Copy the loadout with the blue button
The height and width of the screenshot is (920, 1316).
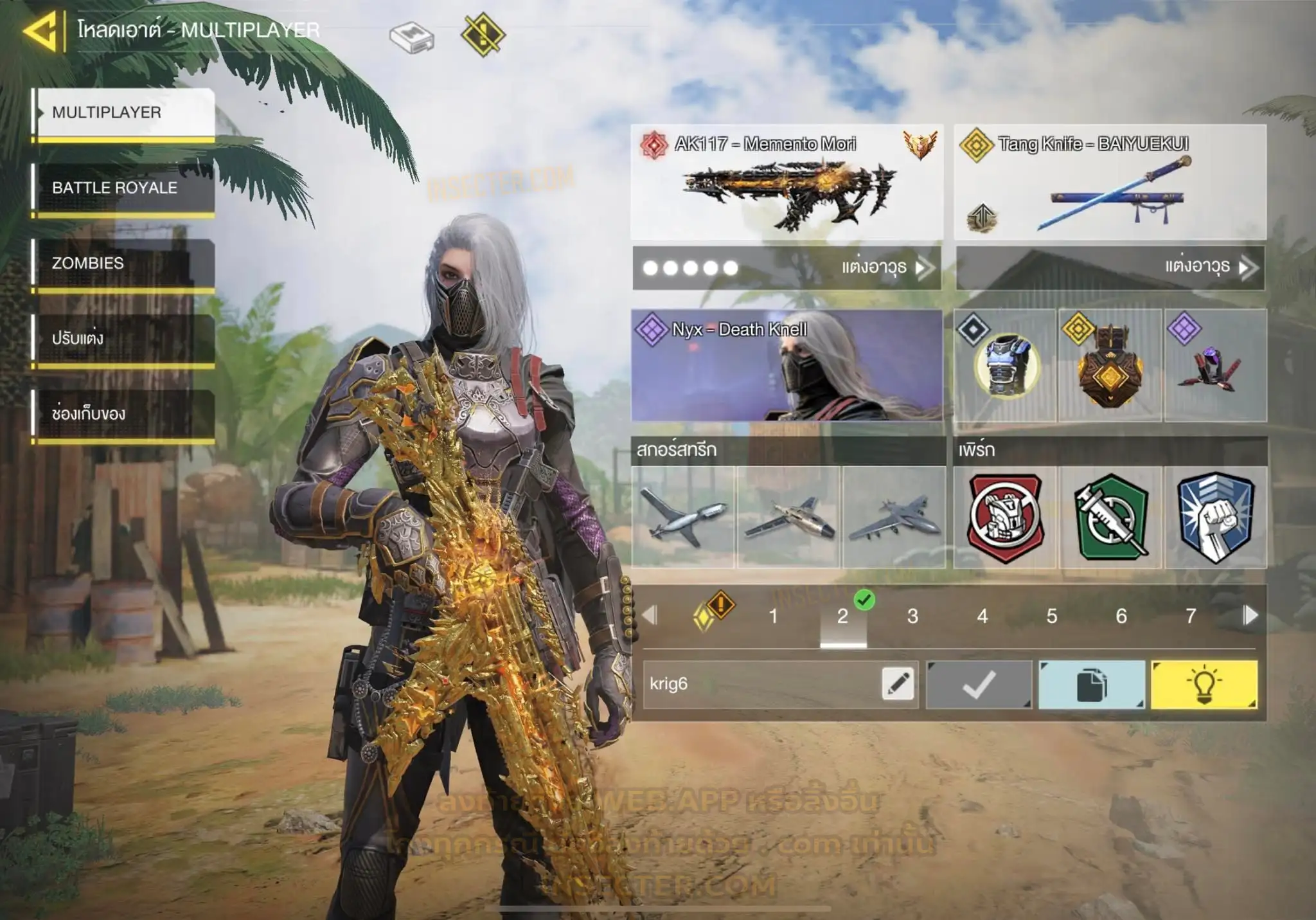[x=1091, y=685]
